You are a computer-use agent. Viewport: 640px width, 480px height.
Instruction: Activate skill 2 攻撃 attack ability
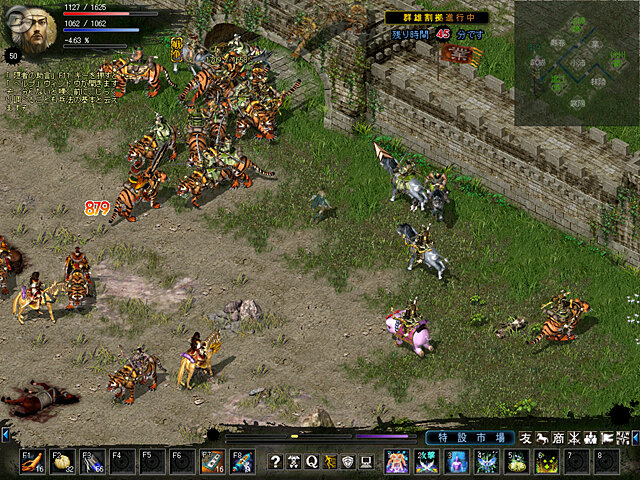[x=427, y=460]
